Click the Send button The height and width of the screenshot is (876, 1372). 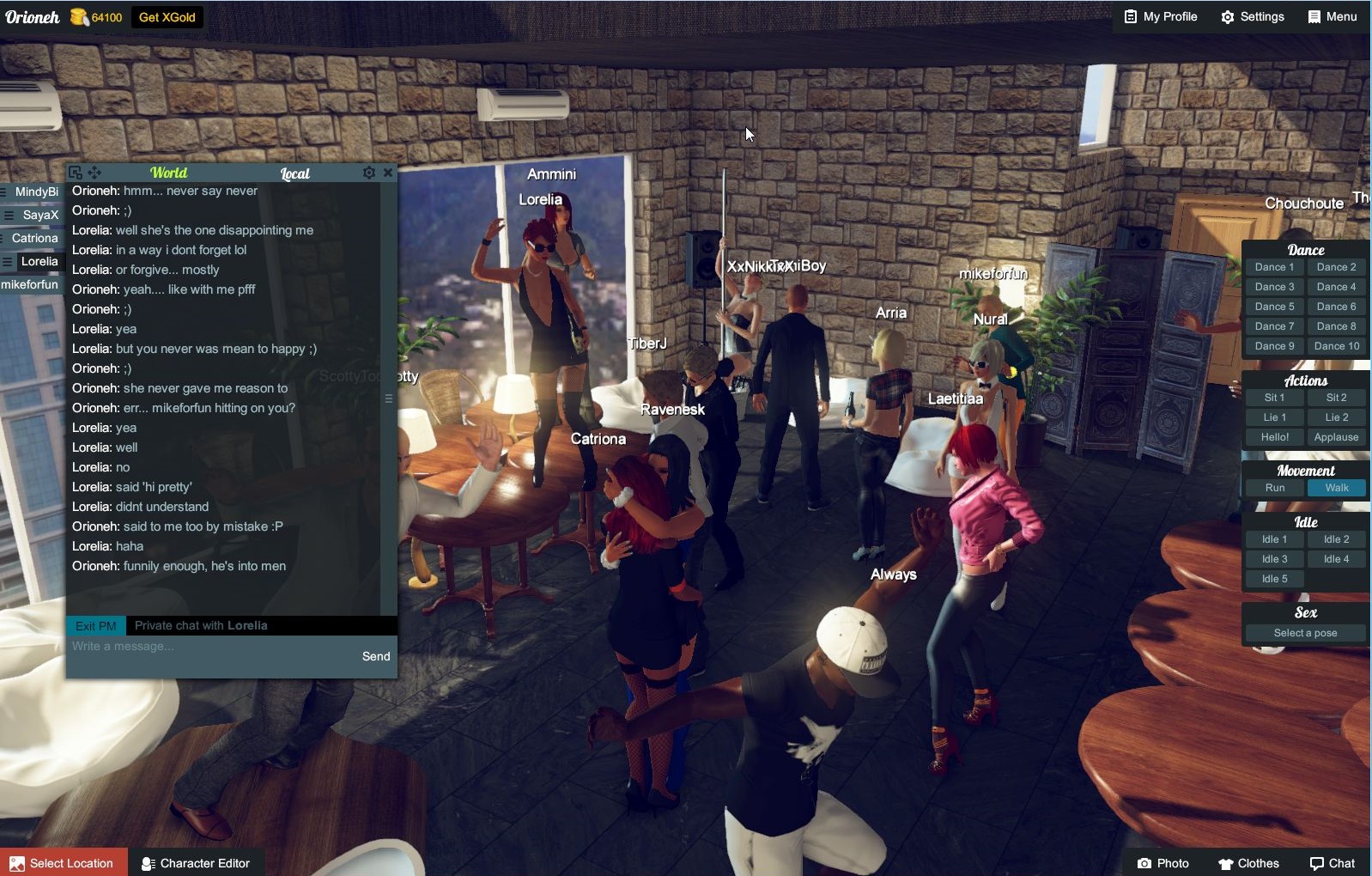[x=375, y=655]
